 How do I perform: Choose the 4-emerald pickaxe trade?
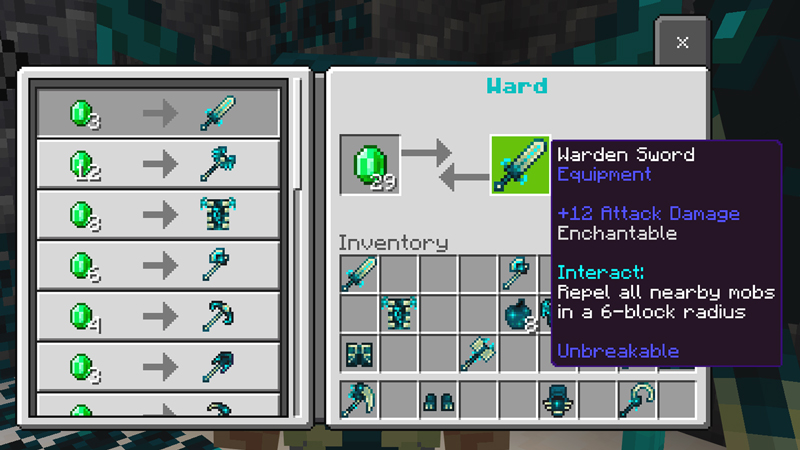[x=158, y=316]
